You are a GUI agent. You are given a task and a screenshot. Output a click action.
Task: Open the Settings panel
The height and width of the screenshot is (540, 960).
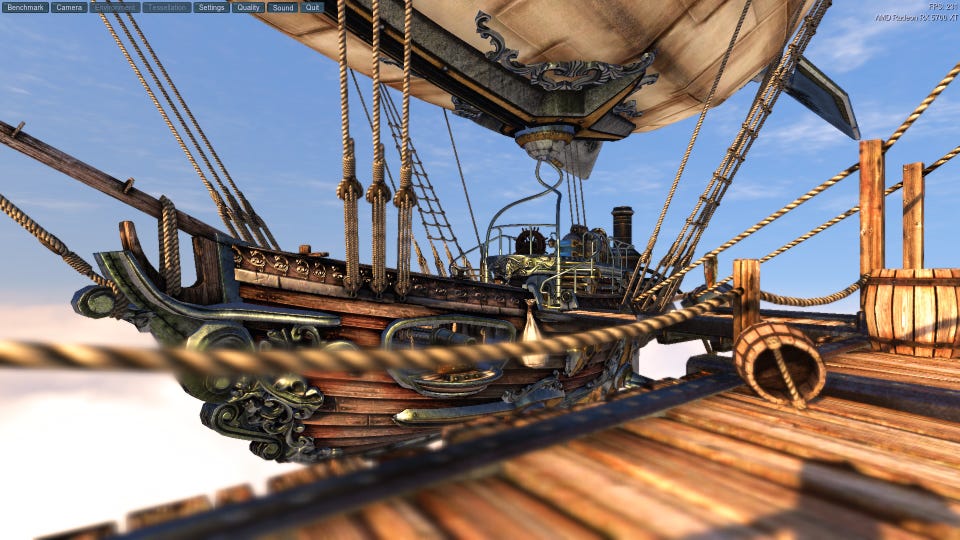(211, 7)
